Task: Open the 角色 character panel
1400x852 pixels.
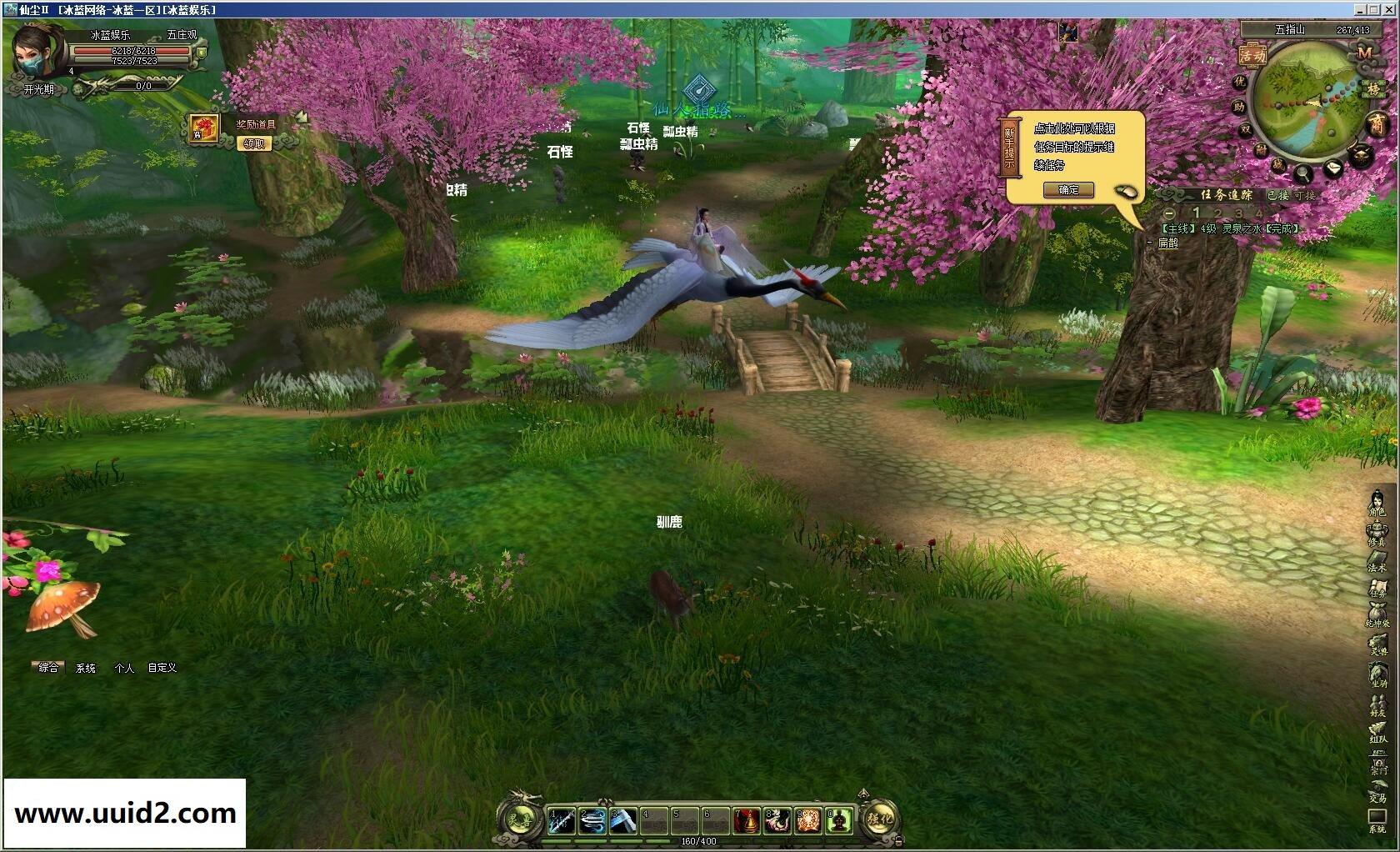Action: 1377,504
